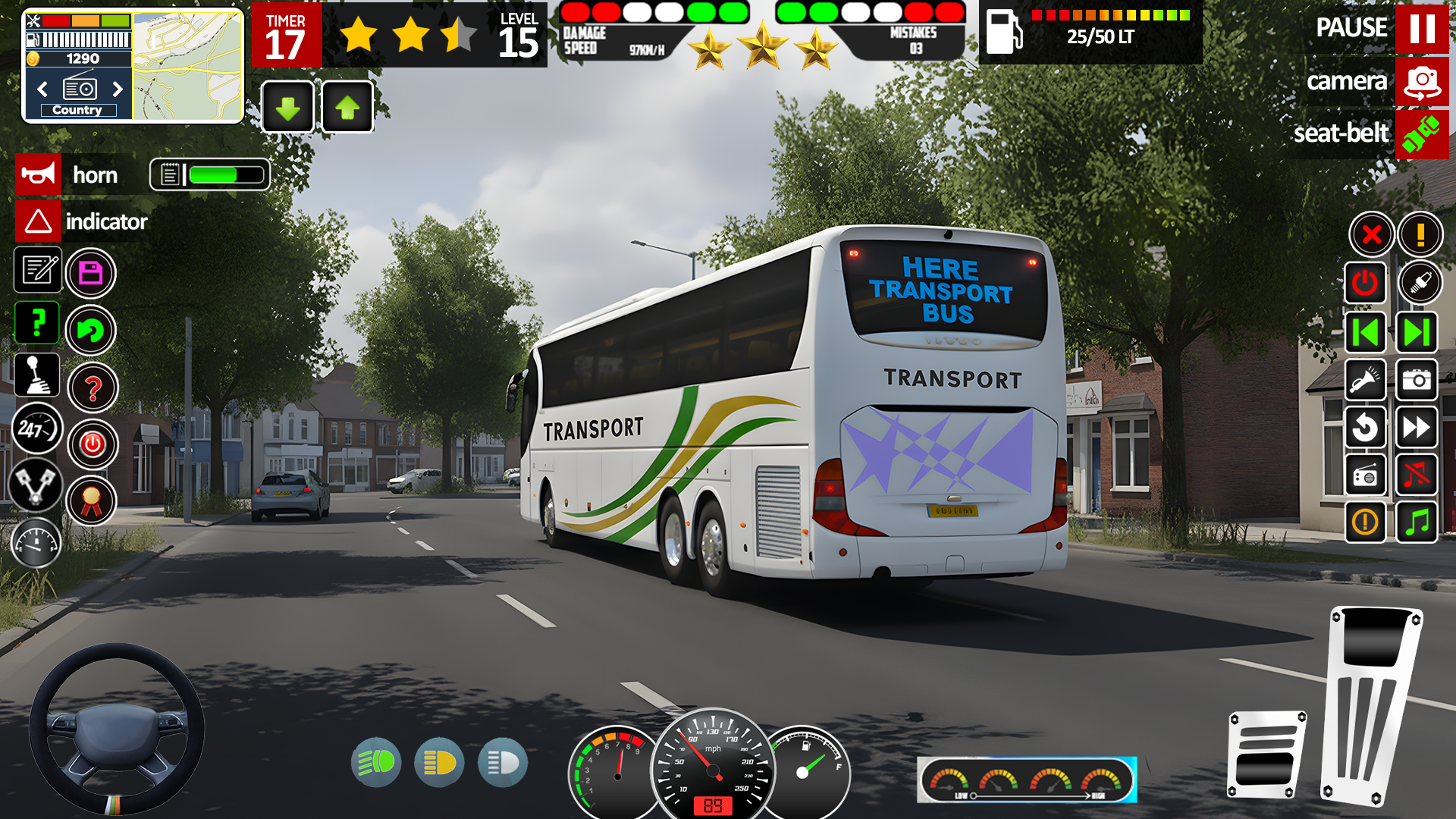Click the pink save disk icon
The height and width of the screenshot is (819, 1456).
tap(91, 273)
